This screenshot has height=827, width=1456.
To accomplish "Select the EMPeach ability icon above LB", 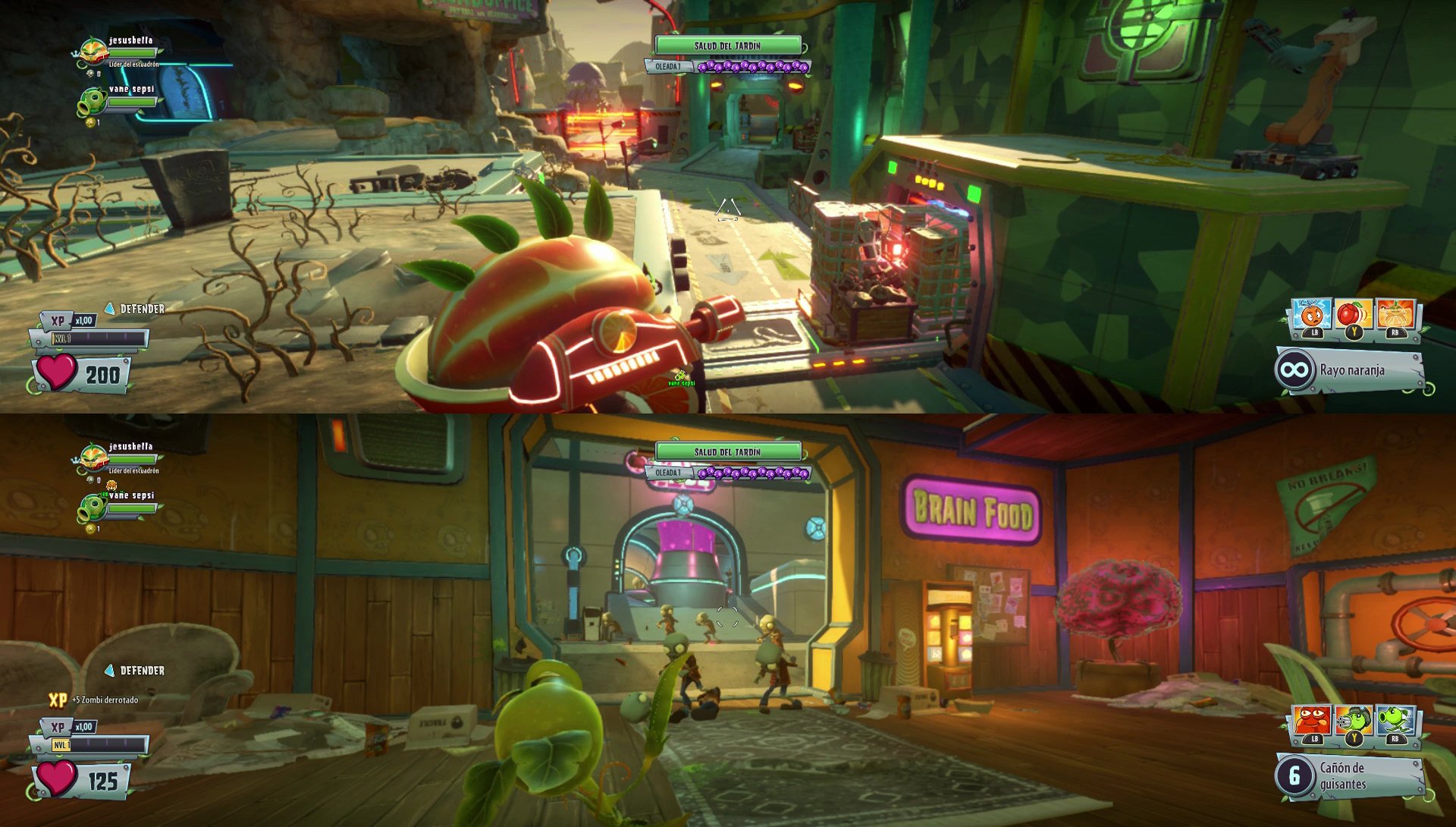I will click(1310, 313).
